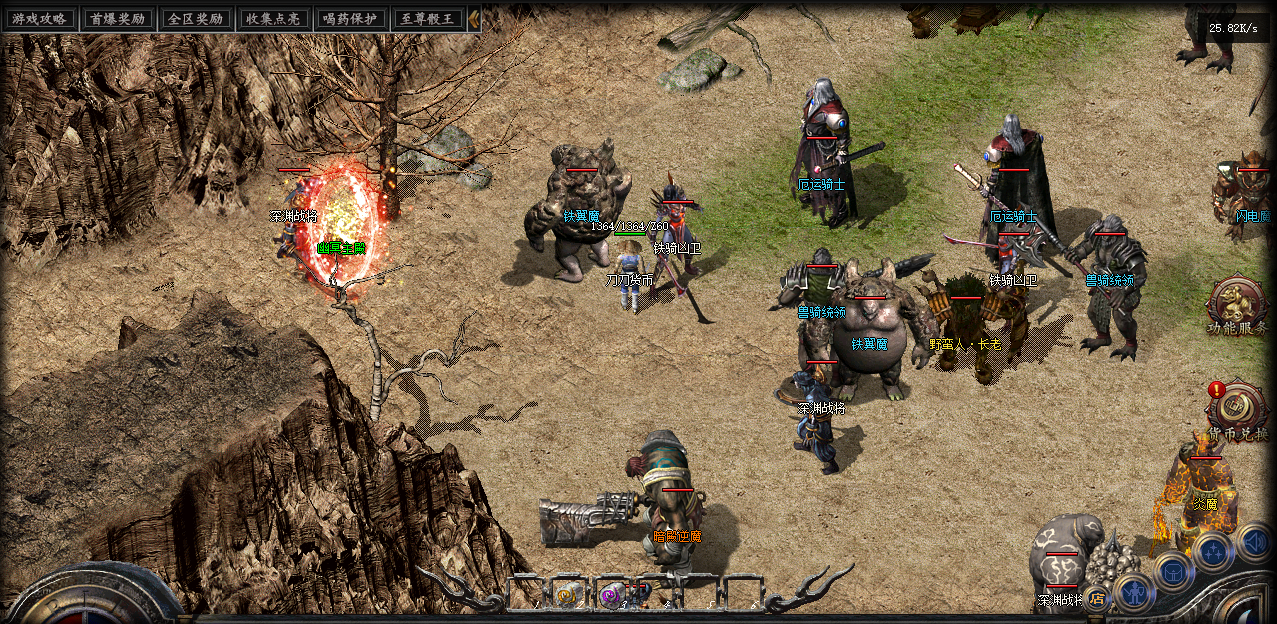Open the 游戏攻略 game guide
This screenshot has height=624, width=1277.
pyautogui.click(x=40, y=18)
